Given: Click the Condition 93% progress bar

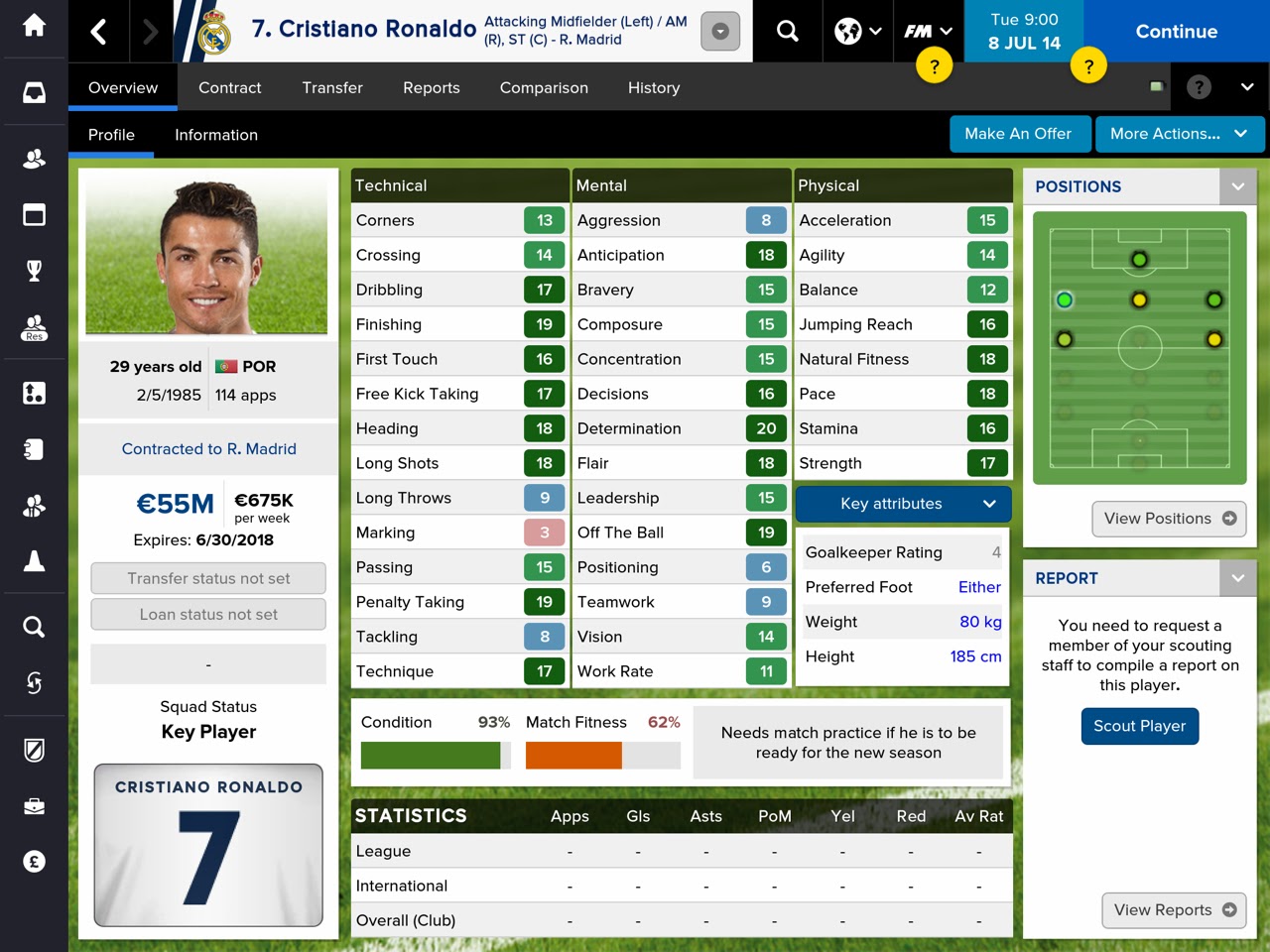Looking at the screenshot, I should 434,756.
